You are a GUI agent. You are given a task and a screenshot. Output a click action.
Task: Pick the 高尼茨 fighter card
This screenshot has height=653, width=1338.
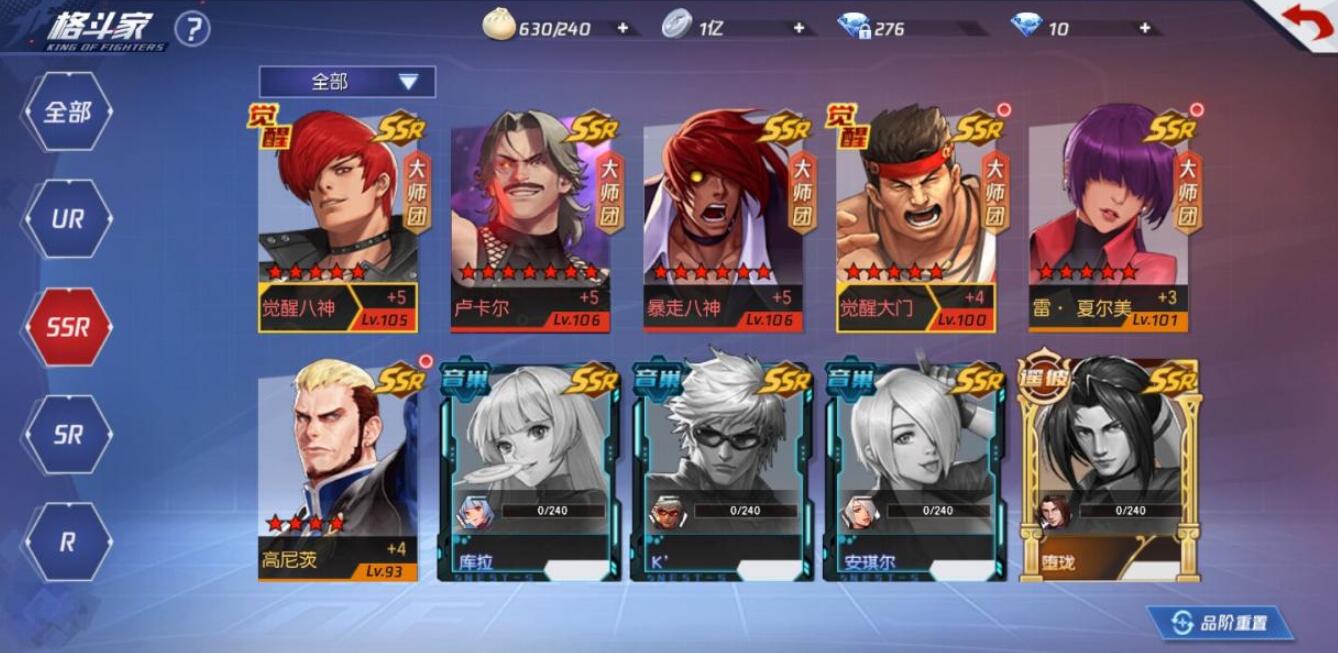(x=338, y=472)
